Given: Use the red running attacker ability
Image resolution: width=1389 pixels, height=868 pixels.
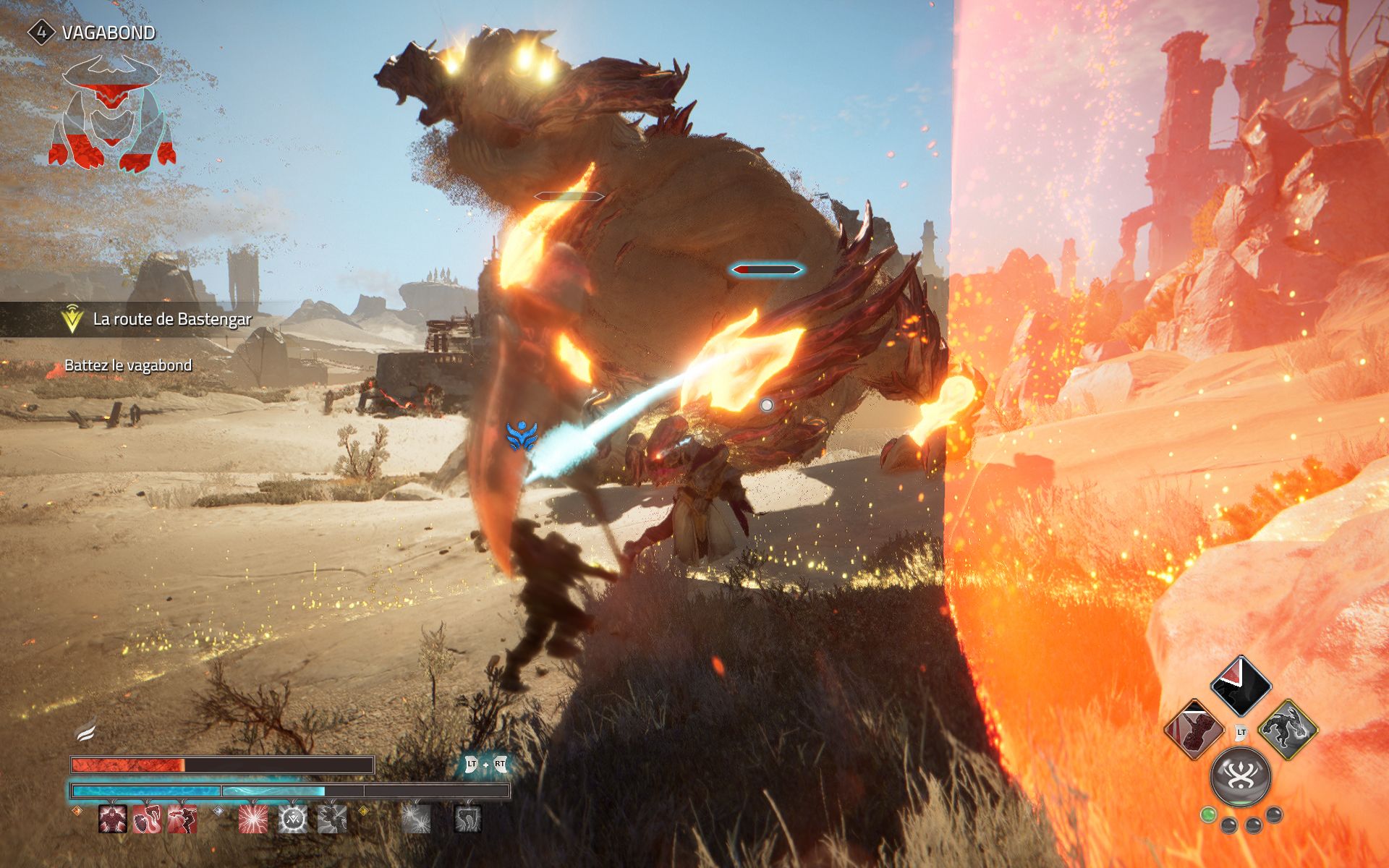Looking at the screenshot, I should pyautogui.click(x=182, y=819).
